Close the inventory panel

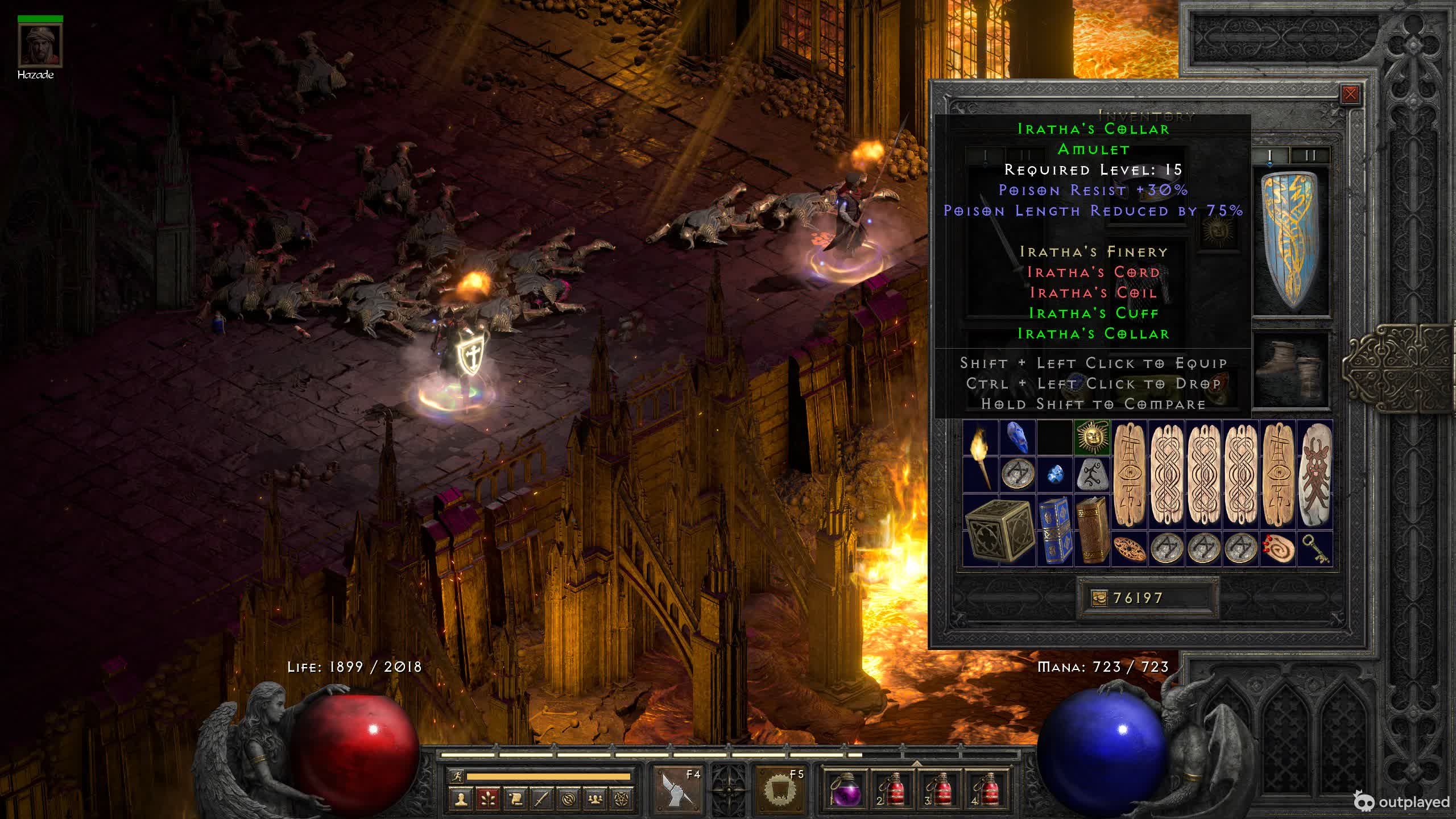coord(1350,94)
